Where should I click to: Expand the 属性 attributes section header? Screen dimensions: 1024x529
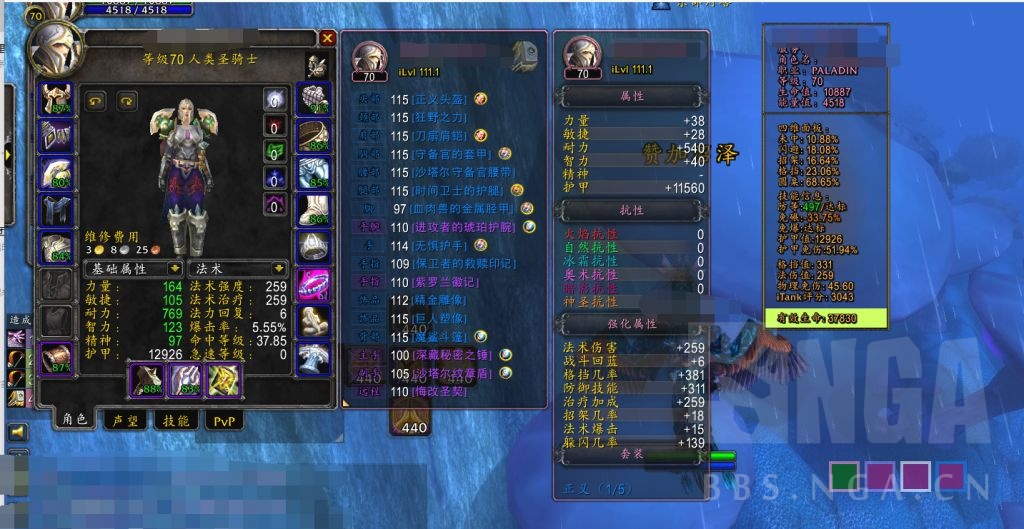point(631,97)
